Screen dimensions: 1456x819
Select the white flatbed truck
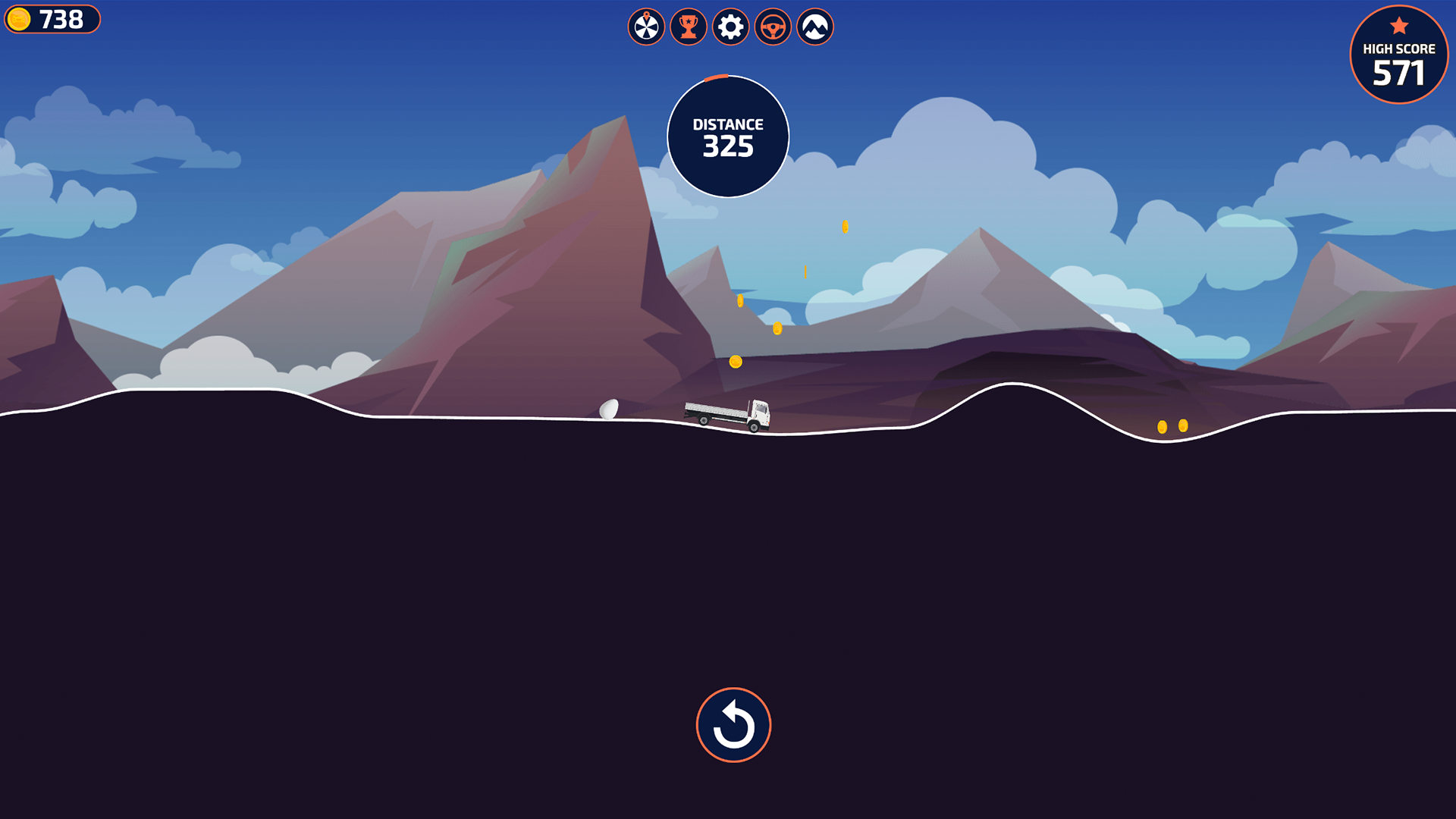point(728,414)
